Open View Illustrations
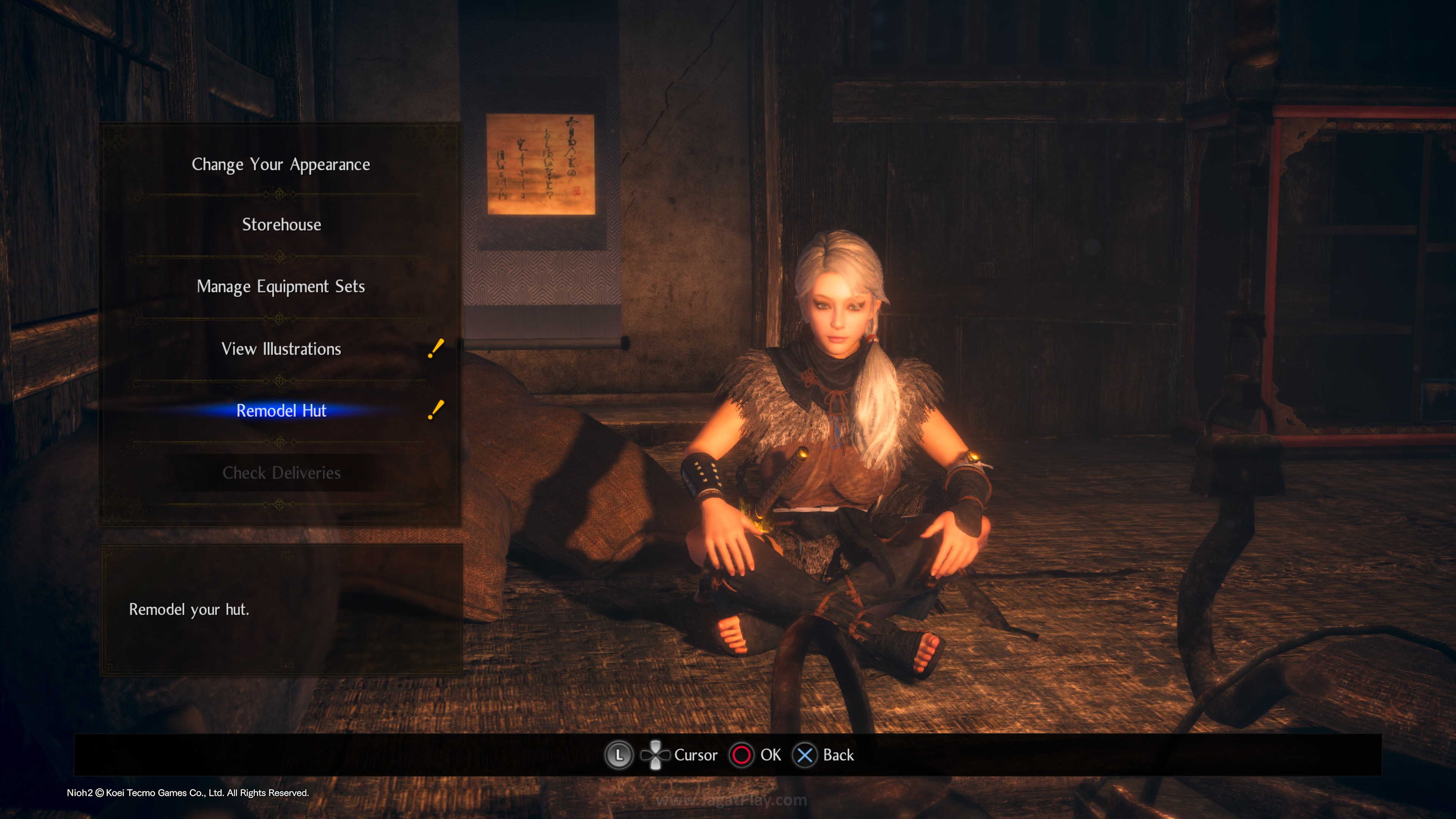This screenshot has height=819, width=1456. [281, 349]
